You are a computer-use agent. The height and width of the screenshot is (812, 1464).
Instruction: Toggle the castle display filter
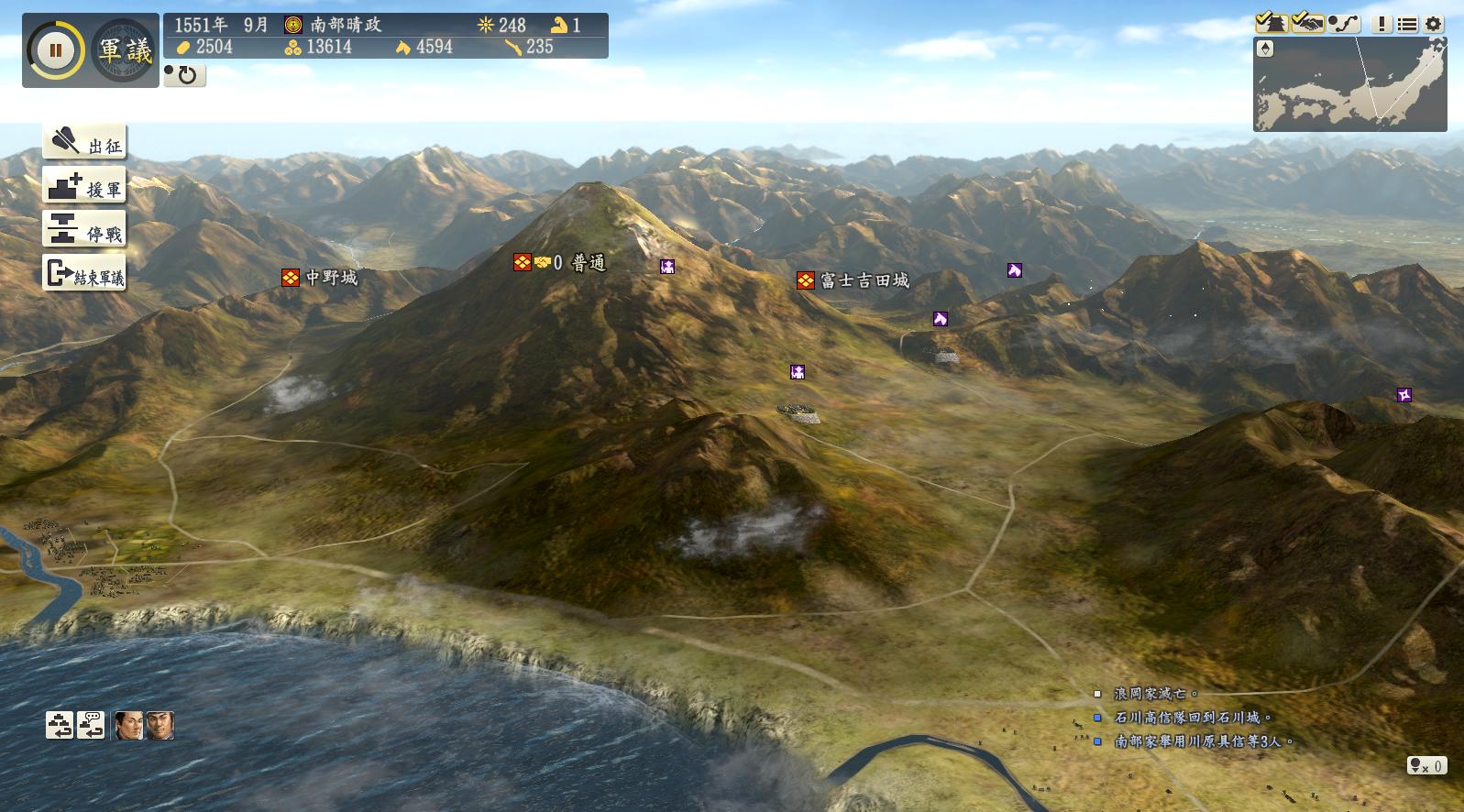coord(1271,23)
